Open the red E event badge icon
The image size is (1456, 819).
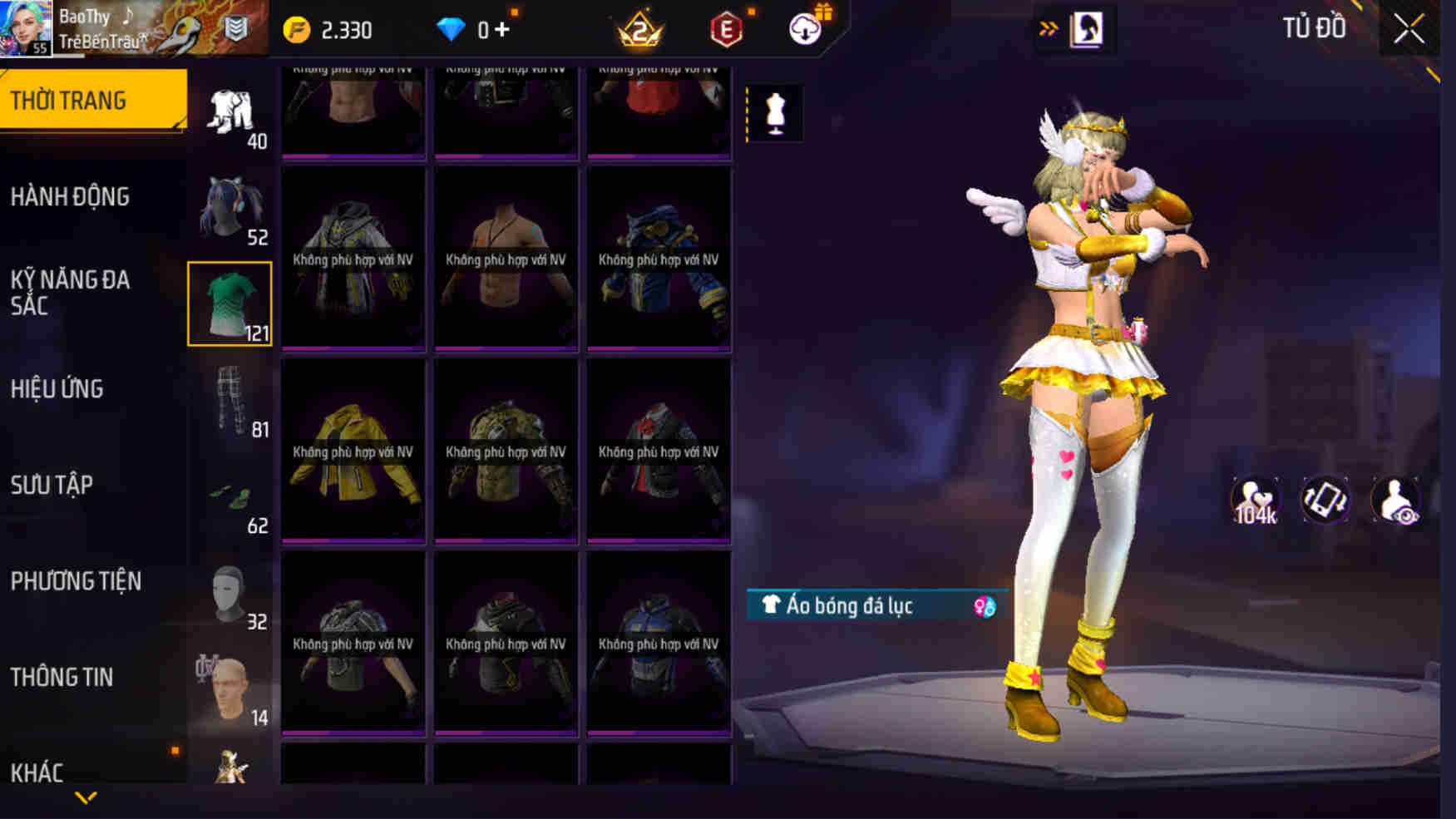click(728, 26)
